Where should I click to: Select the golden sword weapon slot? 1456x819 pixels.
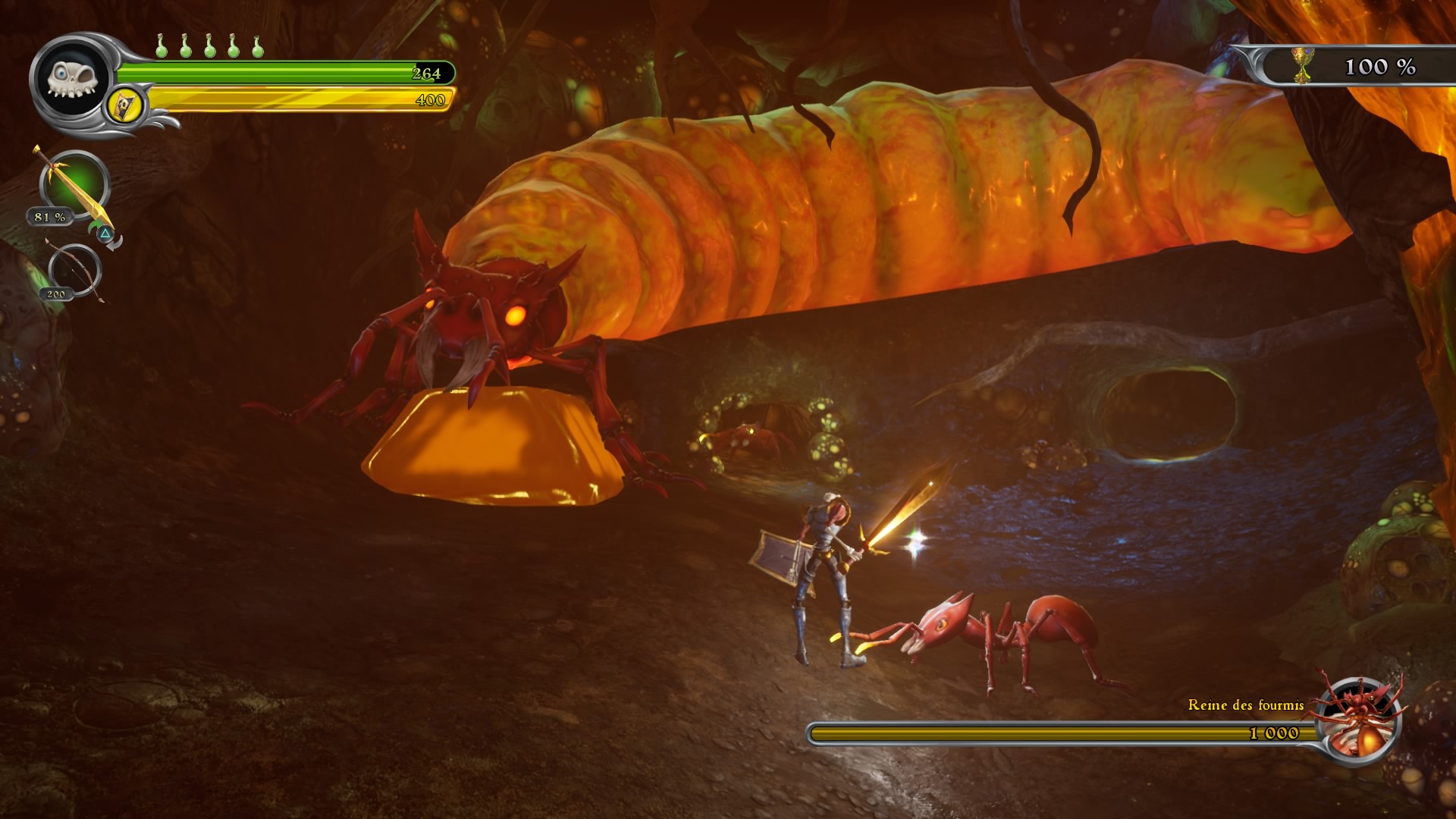[x=74, y=186]
